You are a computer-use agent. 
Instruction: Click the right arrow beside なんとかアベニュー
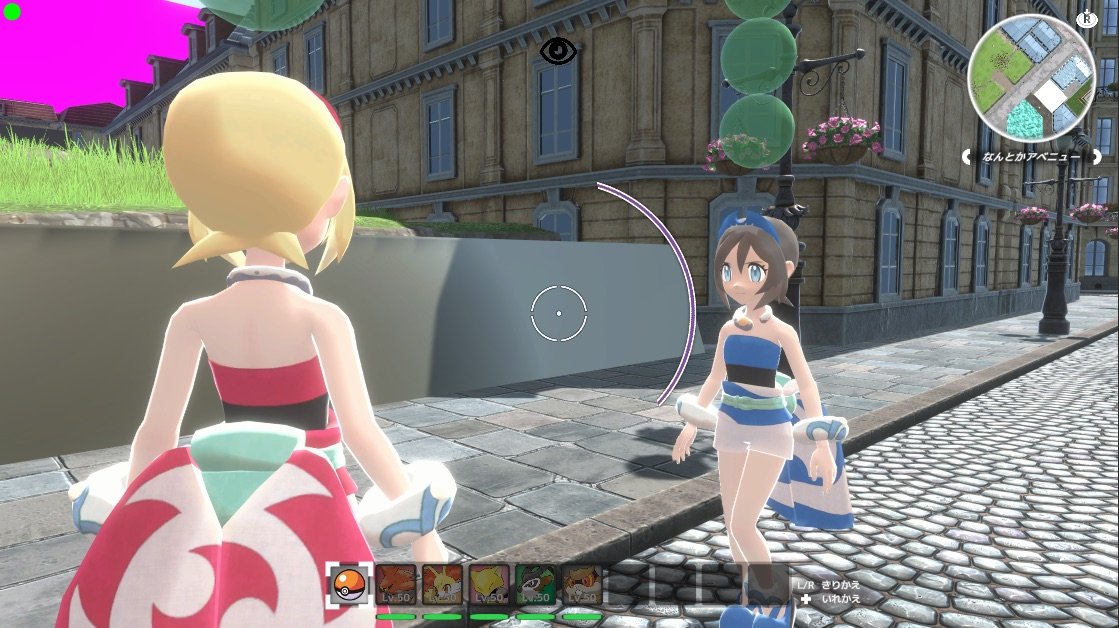pyautogui.click(x=1097, y=157)
